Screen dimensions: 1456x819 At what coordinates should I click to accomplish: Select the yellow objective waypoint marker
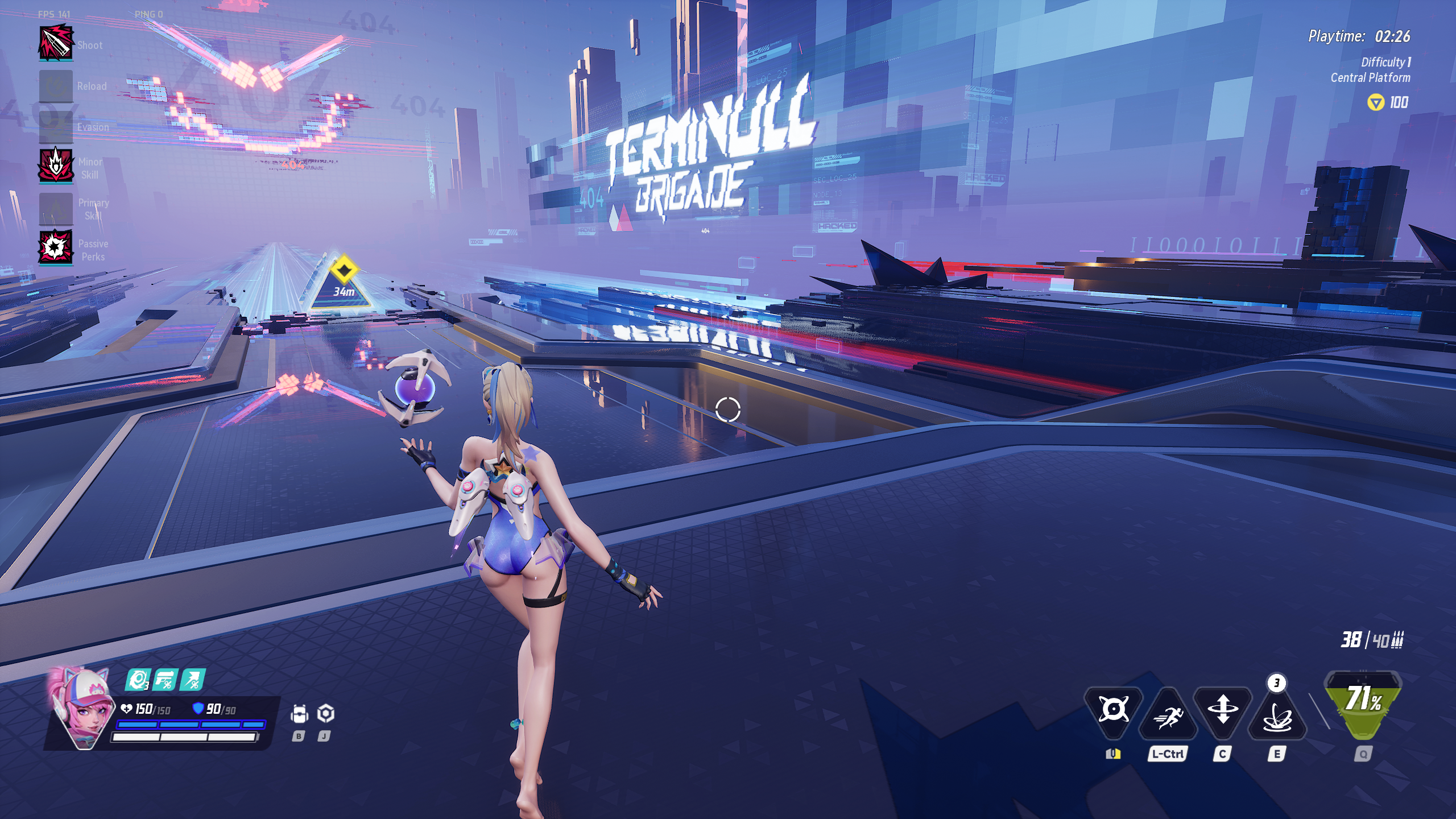[344, 270]
